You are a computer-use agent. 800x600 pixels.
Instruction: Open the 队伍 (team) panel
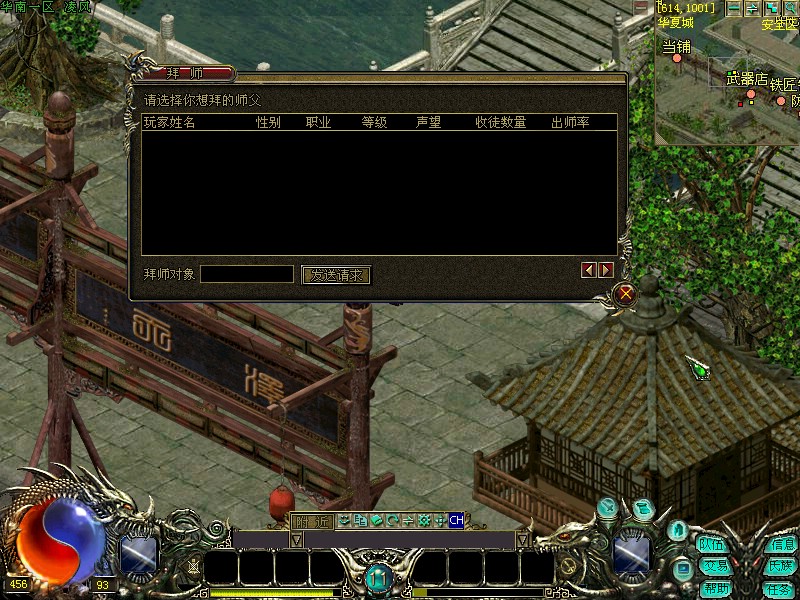713,545
